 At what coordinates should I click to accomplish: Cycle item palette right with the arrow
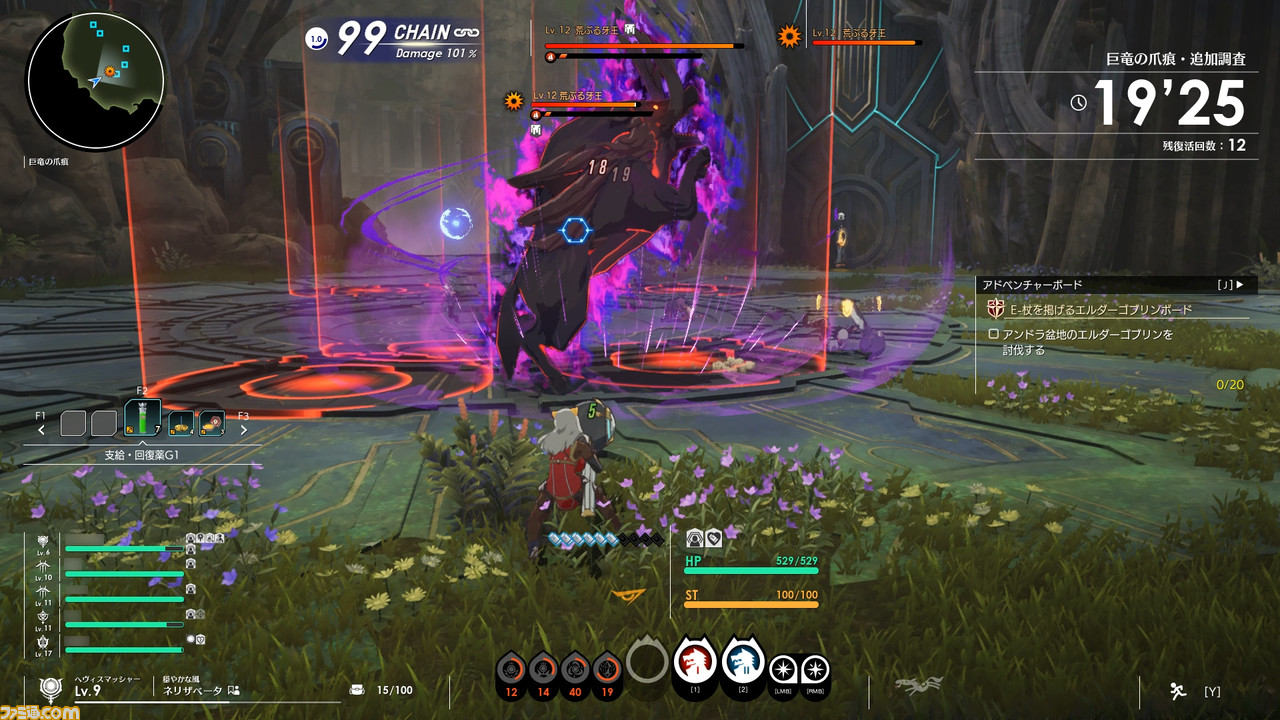(243, 431)
